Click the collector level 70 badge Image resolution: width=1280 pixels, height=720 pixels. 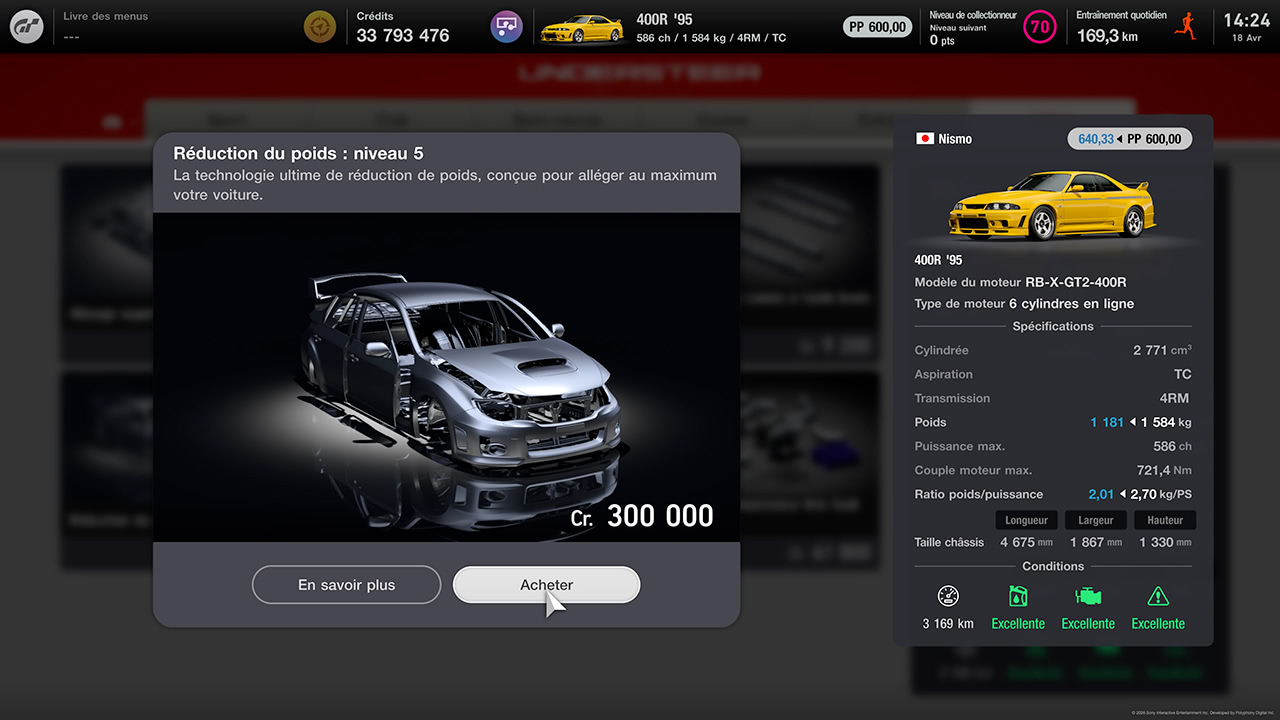[x=1040, y=27]
